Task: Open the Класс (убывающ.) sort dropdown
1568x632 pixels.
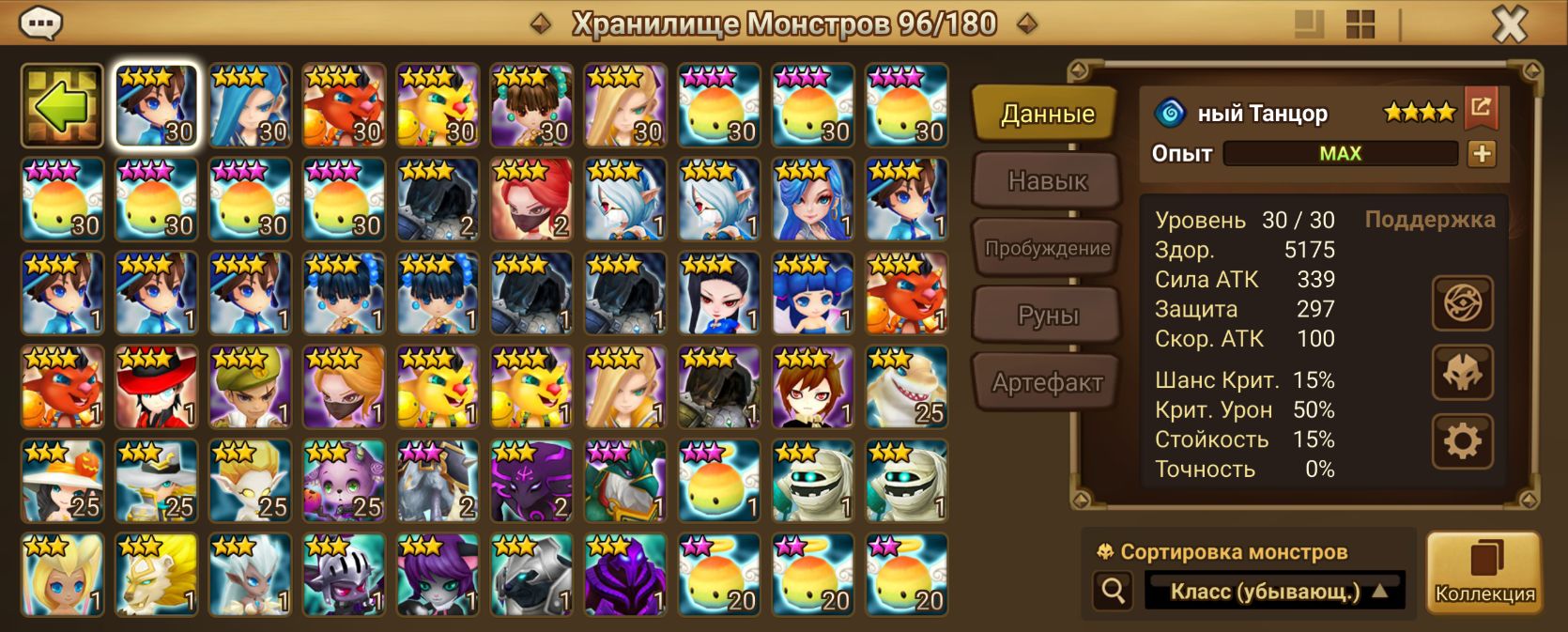Action: pos(1275,592)
